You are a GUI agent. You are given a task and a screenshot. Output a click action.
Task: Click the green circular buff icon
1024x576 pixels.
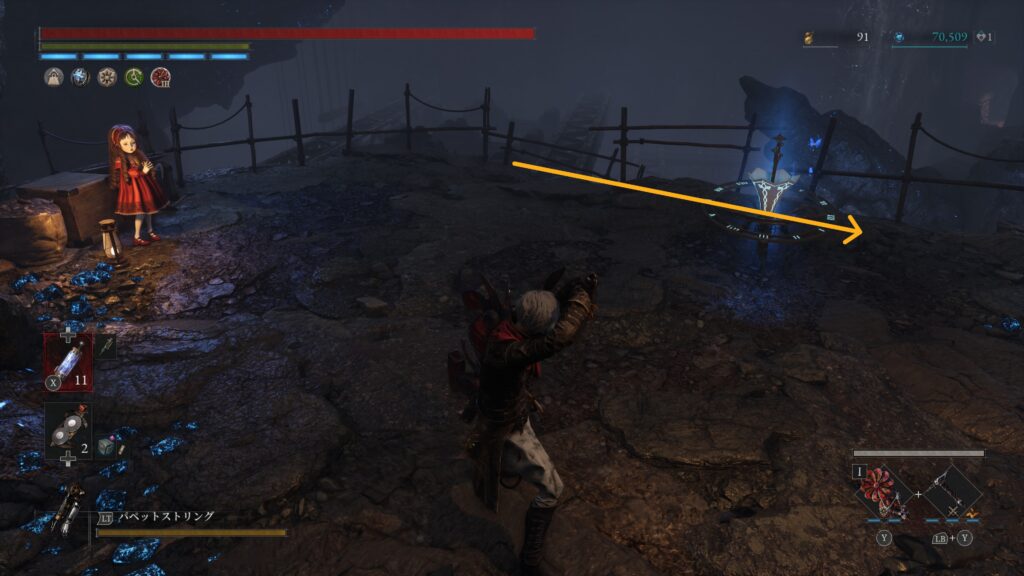tap(133, 77)
